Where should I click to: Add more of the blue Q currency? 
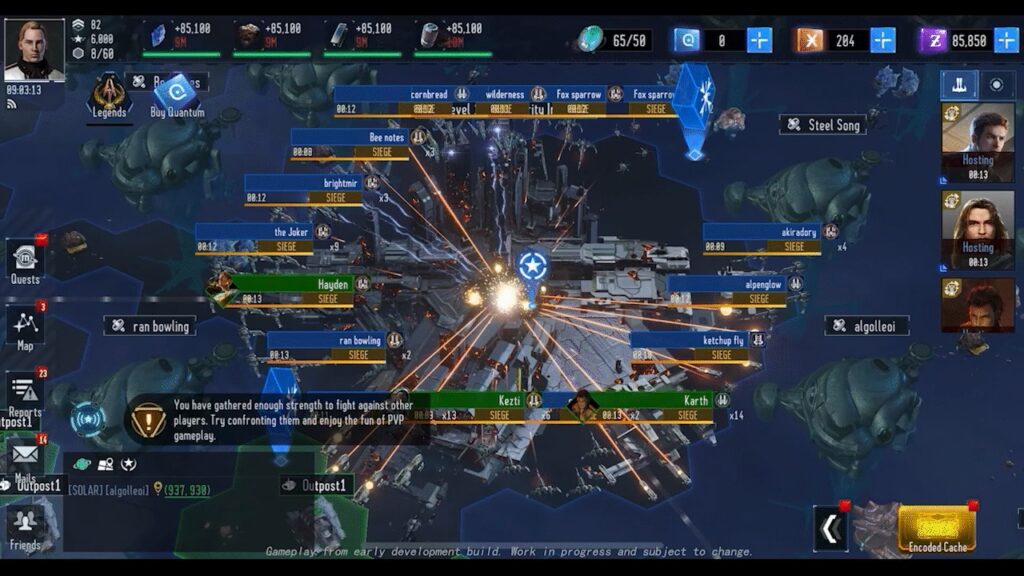(760, 40)
